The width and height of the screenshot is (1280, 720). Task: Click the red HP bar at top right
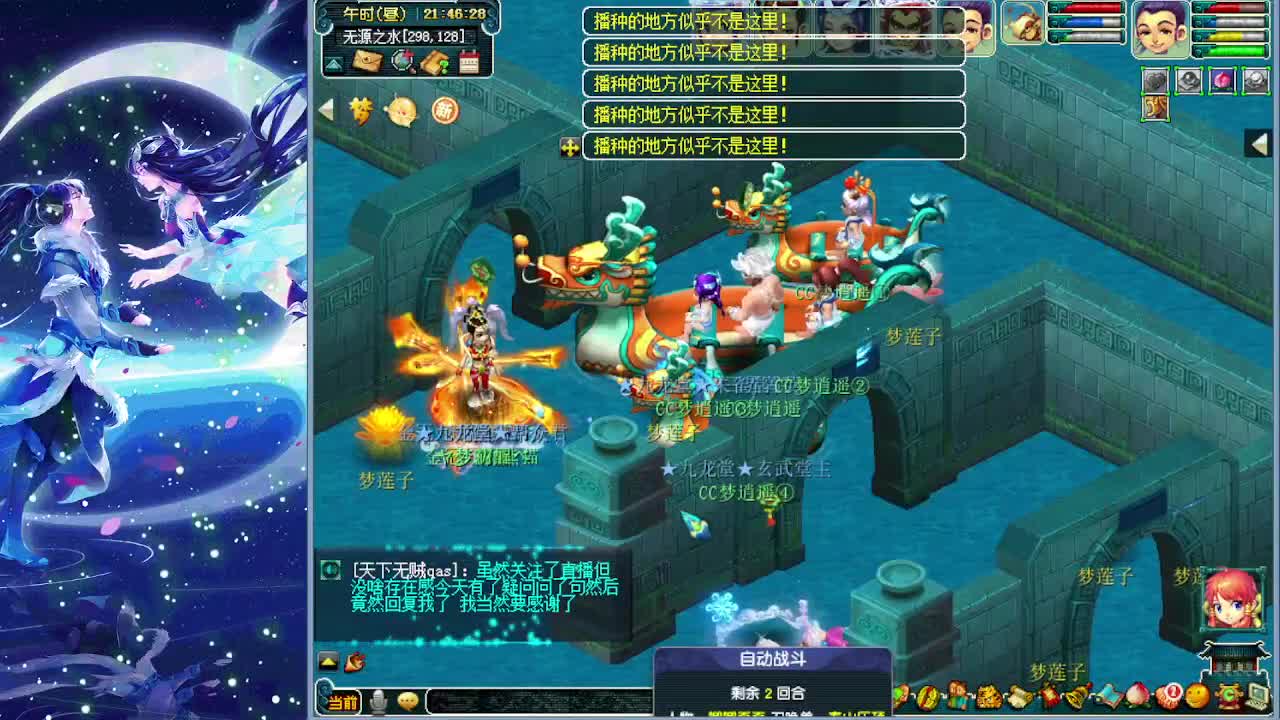click(1229, 9)
